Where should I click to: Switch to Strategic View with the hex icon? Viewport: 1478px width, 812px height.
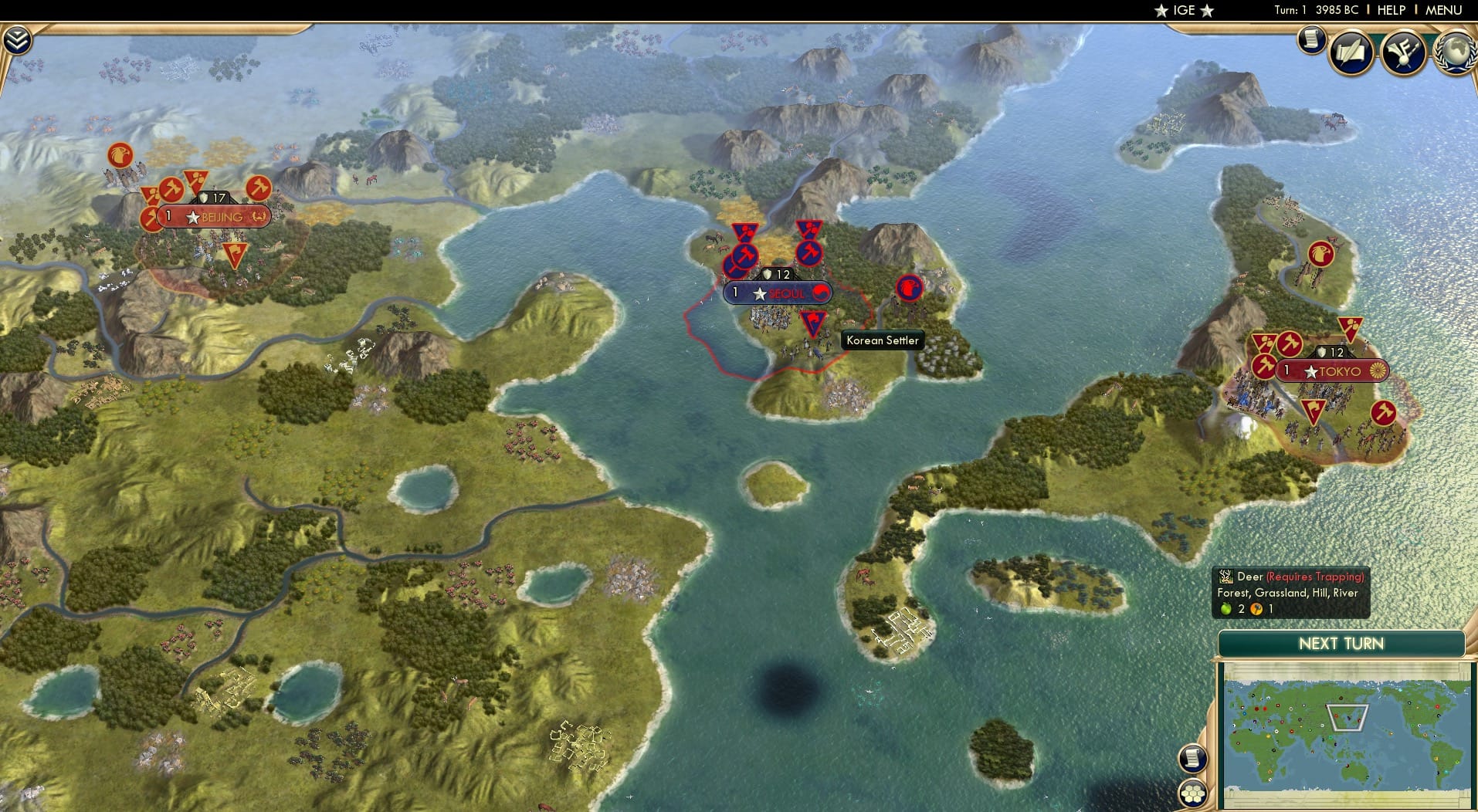click(1192, 793)
